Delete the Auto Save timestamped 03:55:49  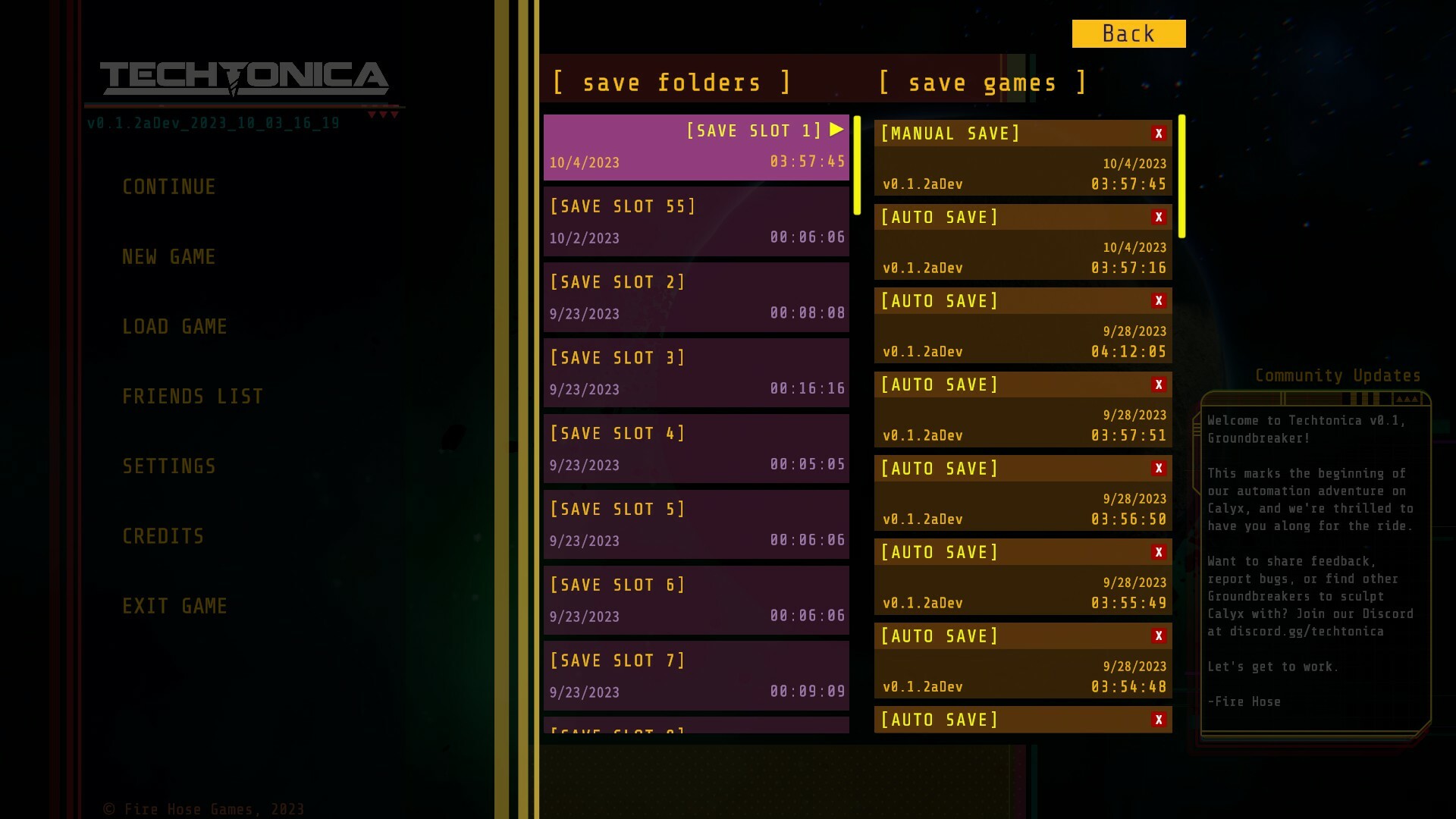[x=1159, y=552]
